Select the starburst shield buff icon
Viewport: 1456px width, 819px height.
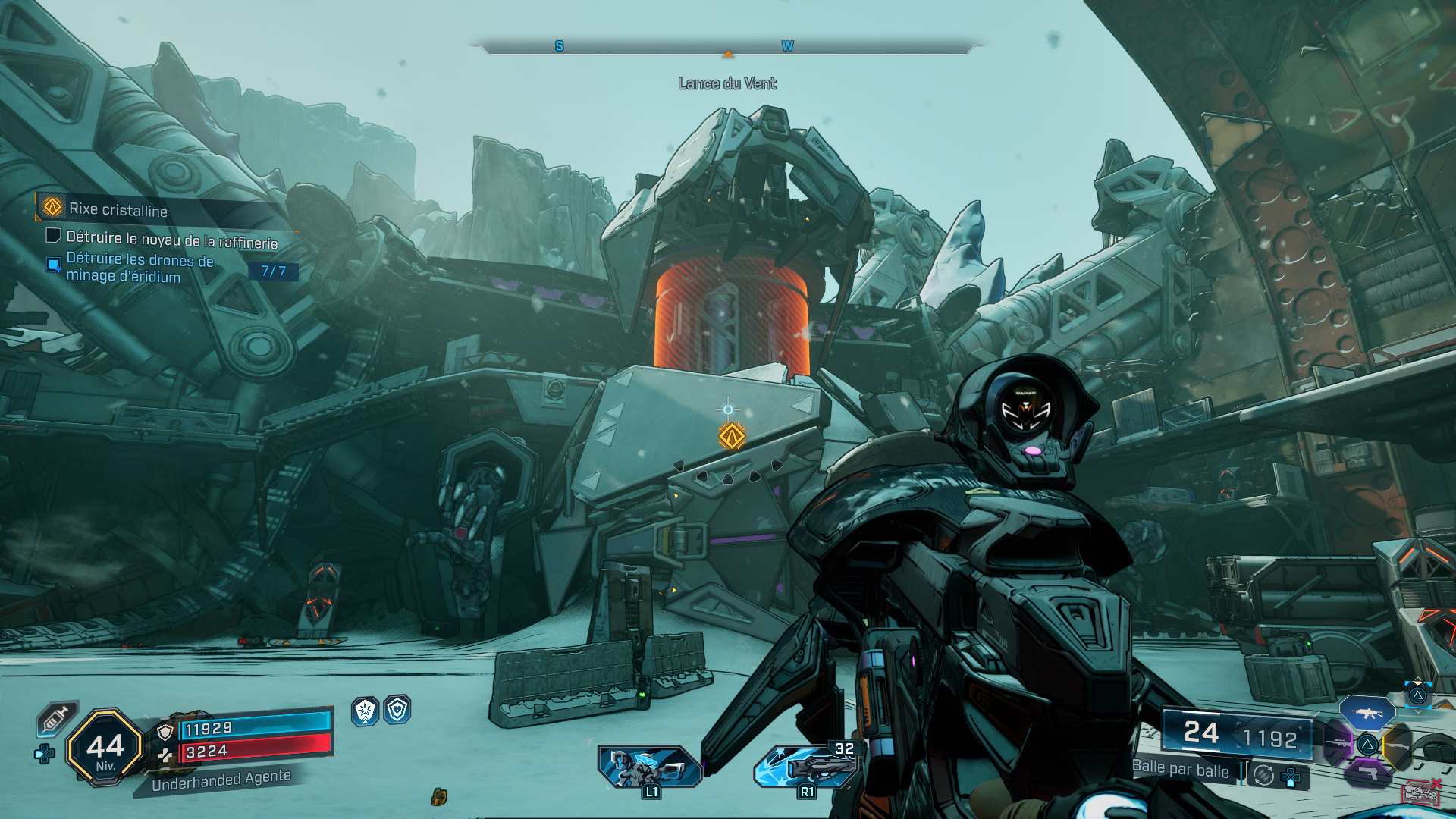[x=366, y=711]
